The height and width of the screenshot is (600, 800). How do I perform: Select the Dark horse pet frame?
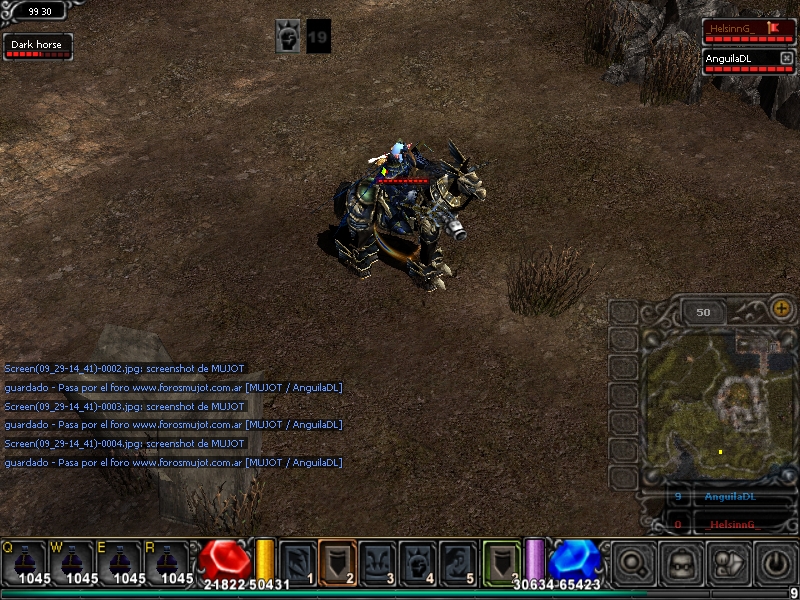click(38, 46)
